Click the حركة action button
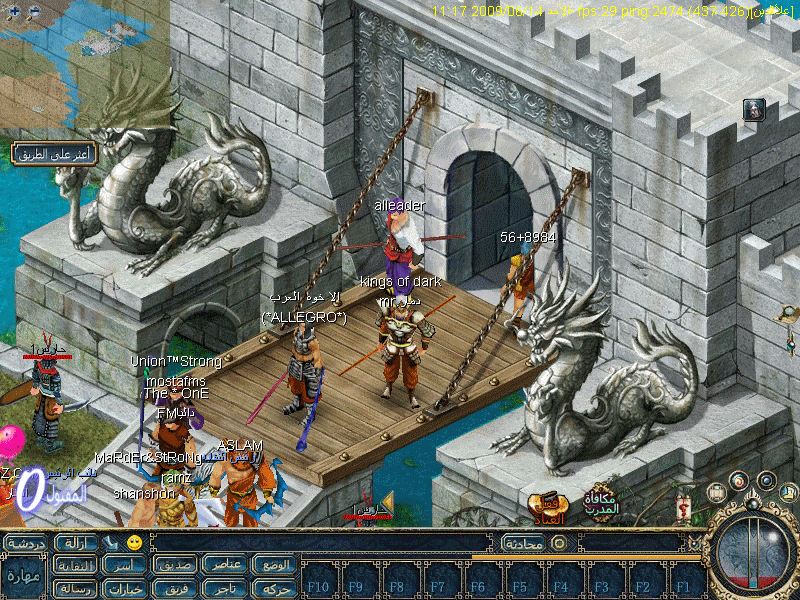 [x=275, y=588]
